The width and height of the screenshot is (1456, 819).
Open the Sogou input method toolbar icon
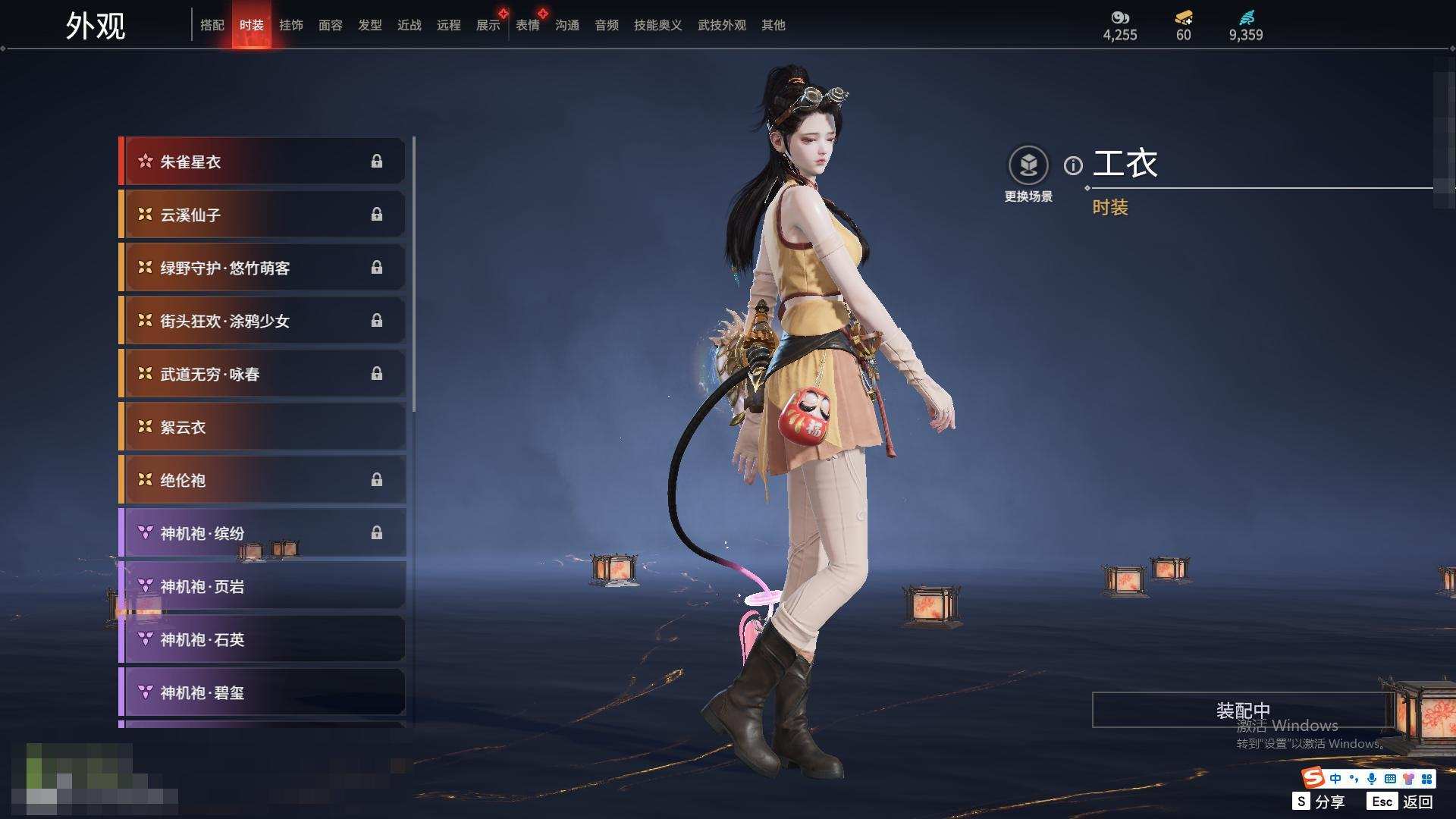pos(1313,778)
